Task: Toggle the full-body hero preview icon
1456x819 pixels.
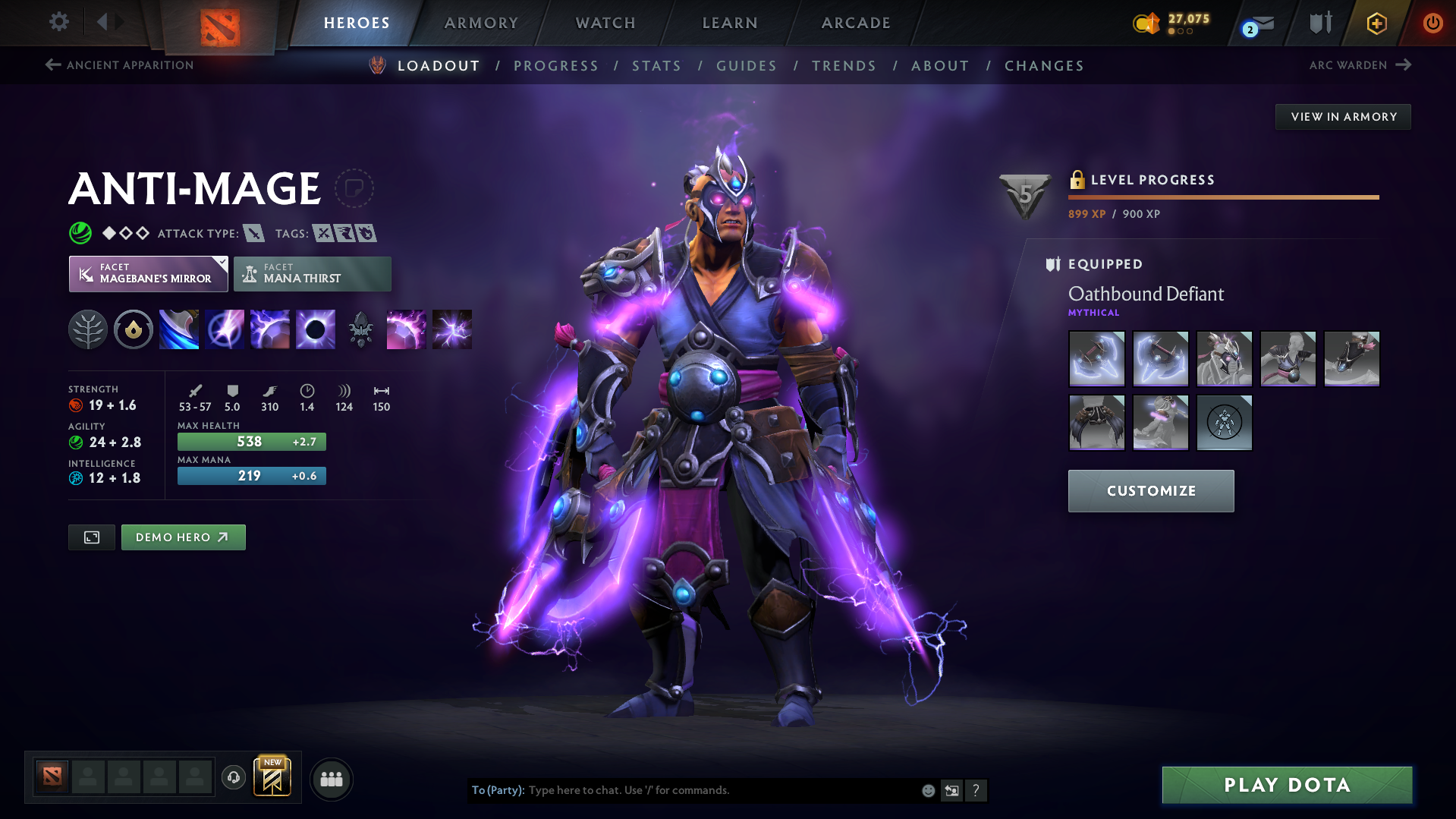Action: point(91,537)
